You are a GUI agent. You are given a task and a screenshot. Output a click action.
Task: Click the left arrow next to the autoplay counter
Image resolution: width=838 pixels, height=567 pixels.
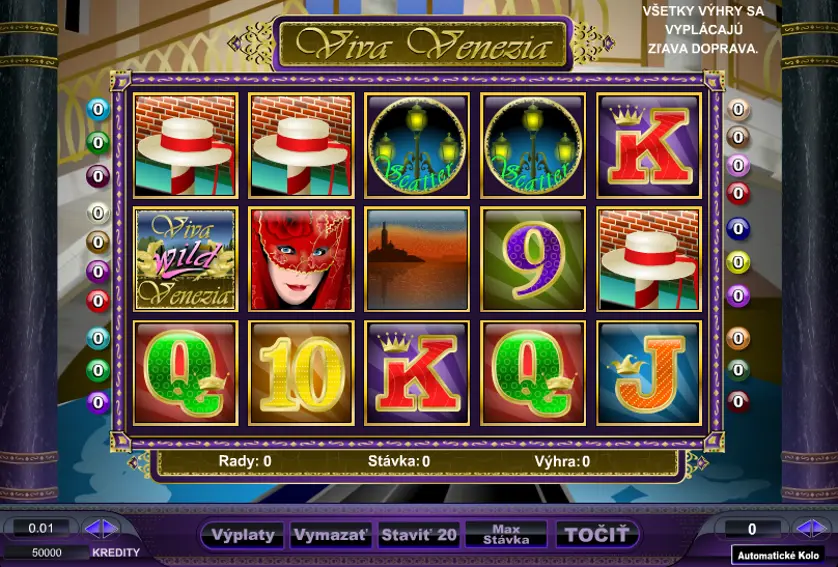click(802, 528)
